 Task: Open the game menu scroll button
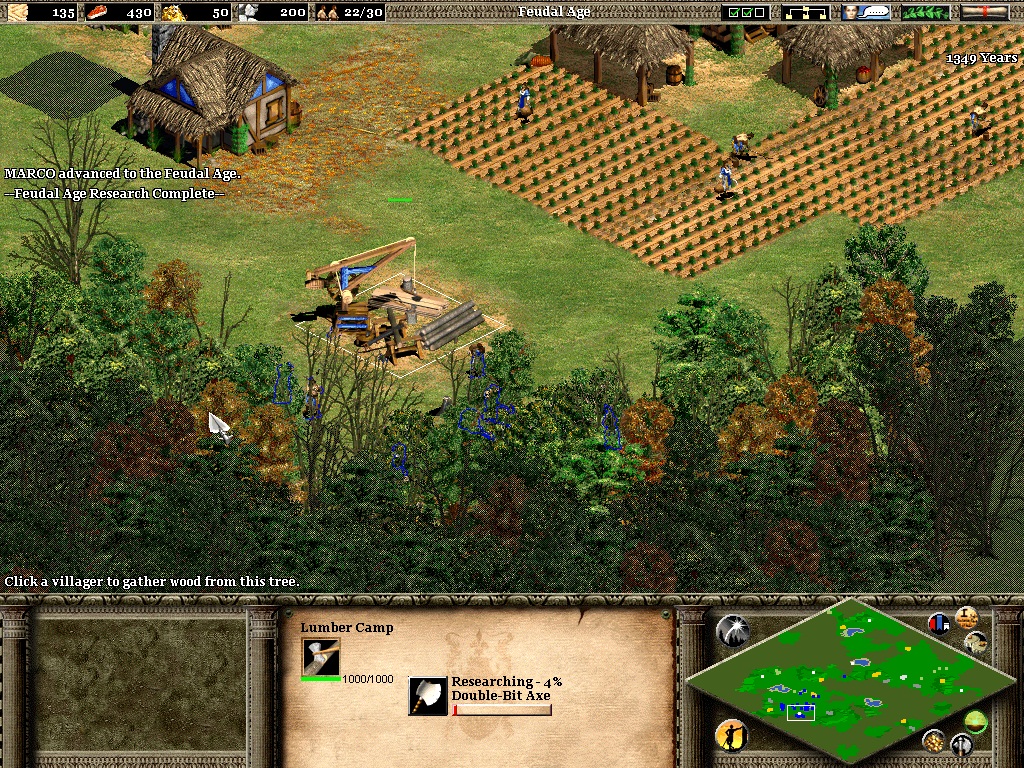tap(984, 12)
